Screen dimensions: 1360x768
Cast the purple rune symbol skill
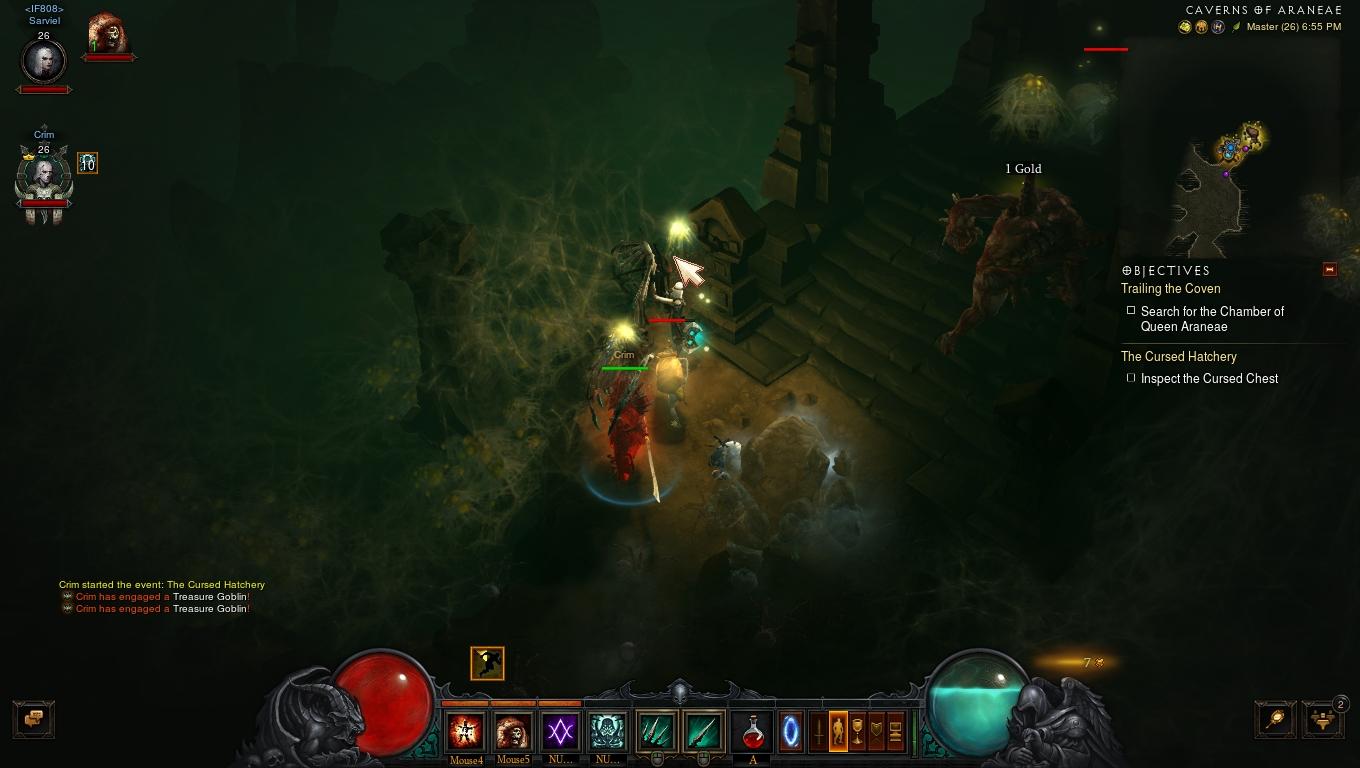pyautogui.click(x=561, y=732)
